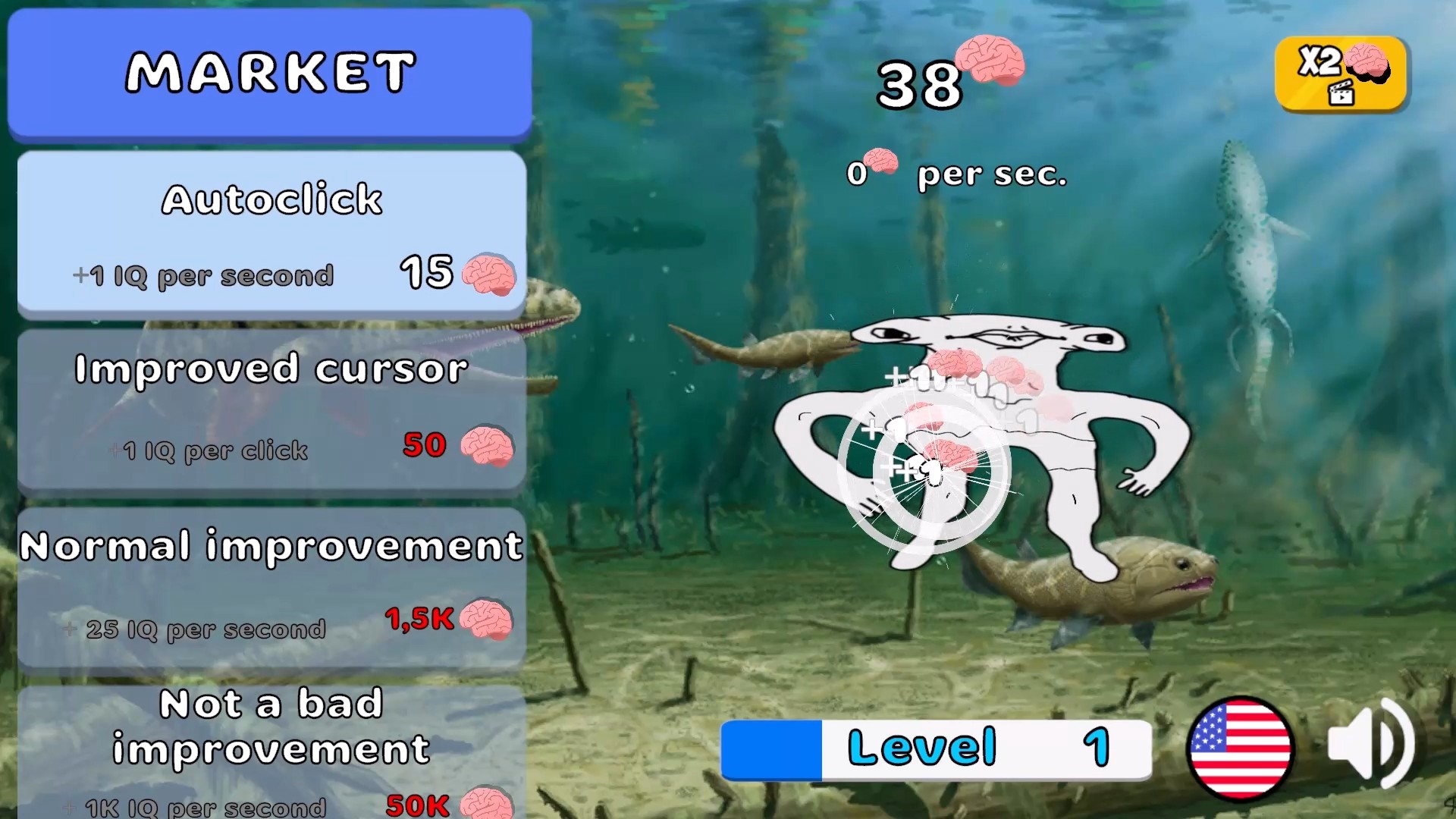Viewport: 1456px width, 819px height.
Task: Buy the Autoclick upgrade
Action: click(x=271, y=231)
